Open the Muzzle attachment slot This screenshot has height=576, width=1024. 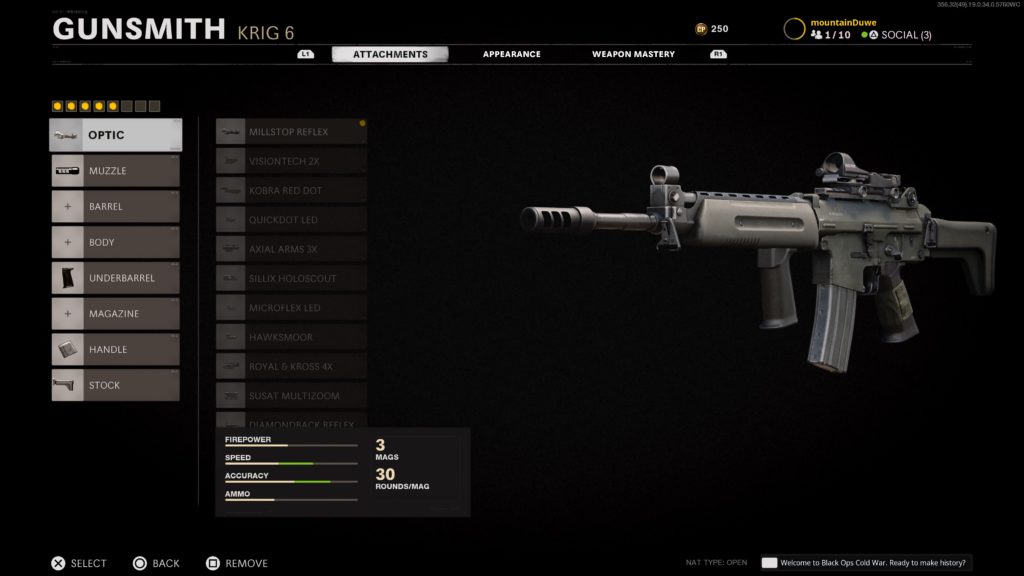click(116, 171)
